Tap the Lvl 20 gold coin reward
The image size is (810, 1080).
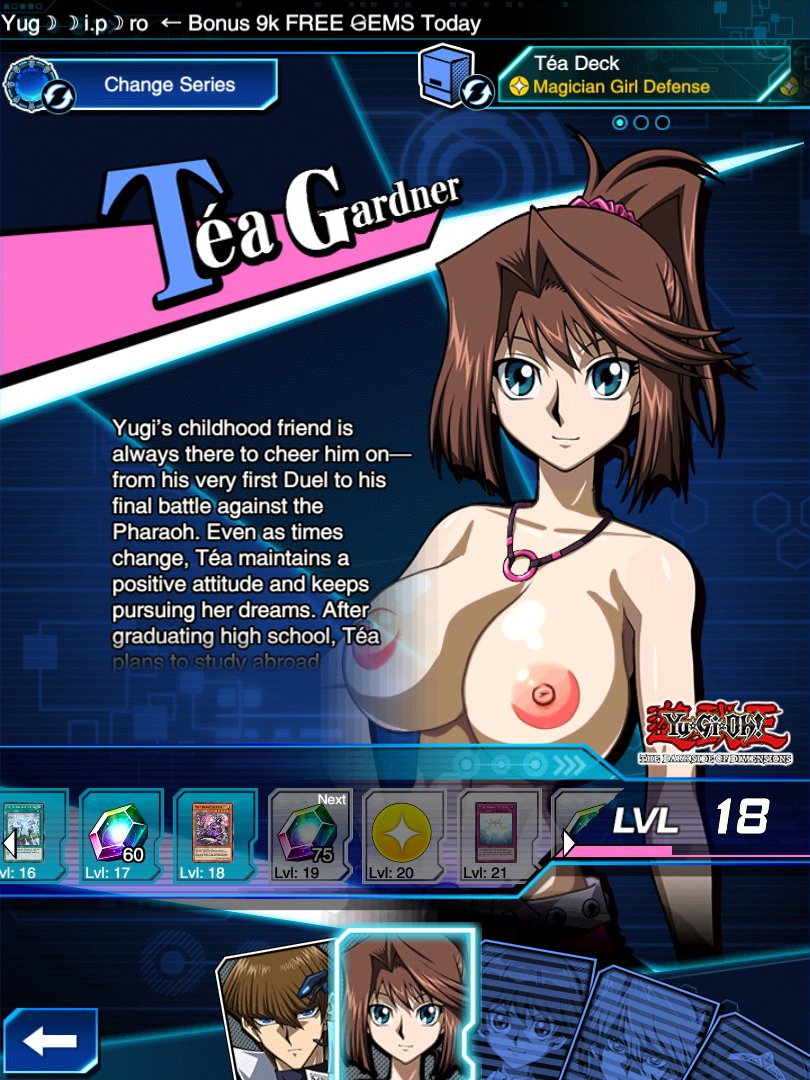coord(402,835)
